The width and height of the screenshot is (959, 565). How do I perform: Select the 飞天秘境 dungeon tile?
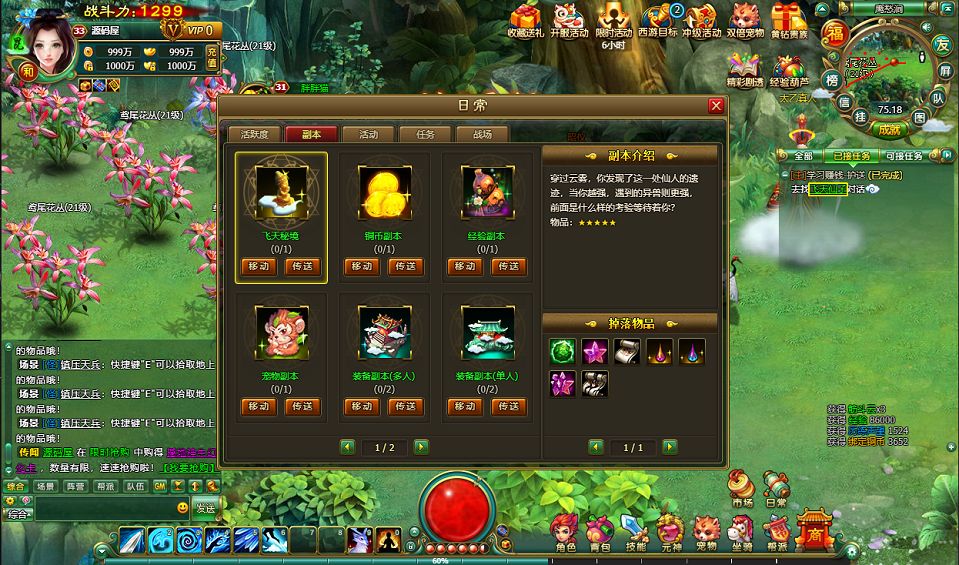pyautogui.click(x=280, y=194)
